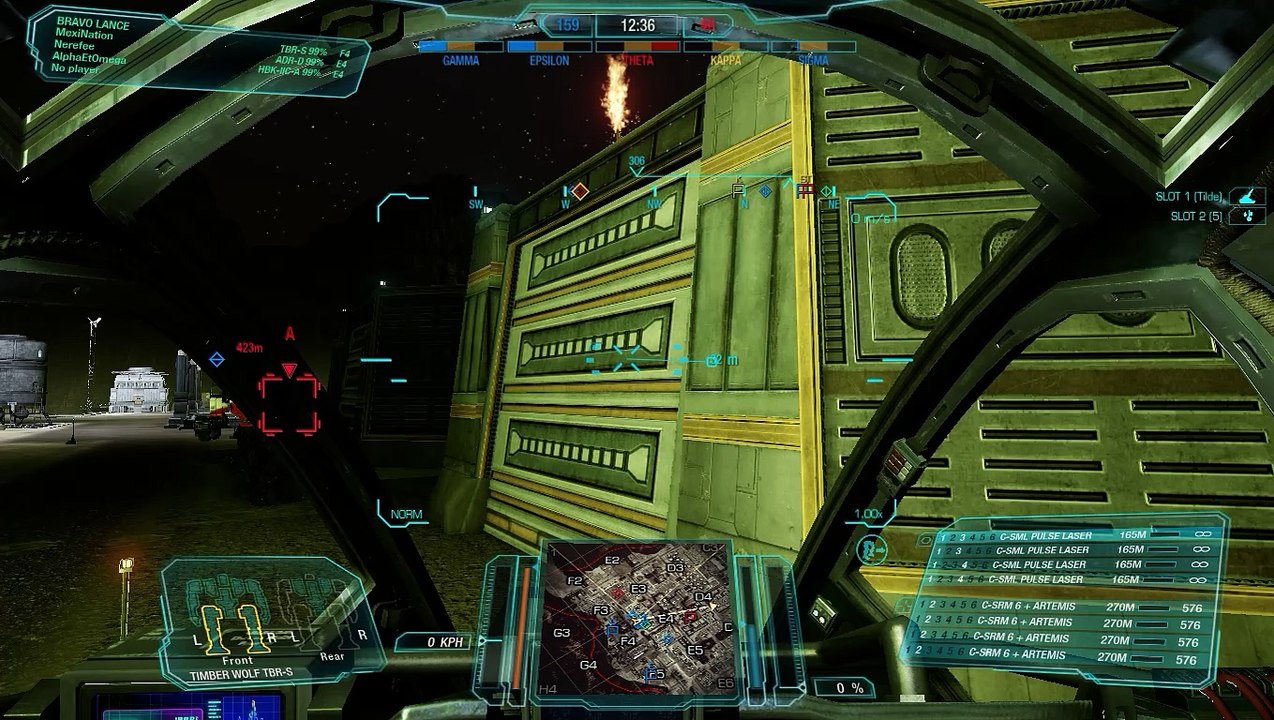Activate the Slot 2 consumable icon
The image size is (1274, 720).
click(x=1247, y=216)
